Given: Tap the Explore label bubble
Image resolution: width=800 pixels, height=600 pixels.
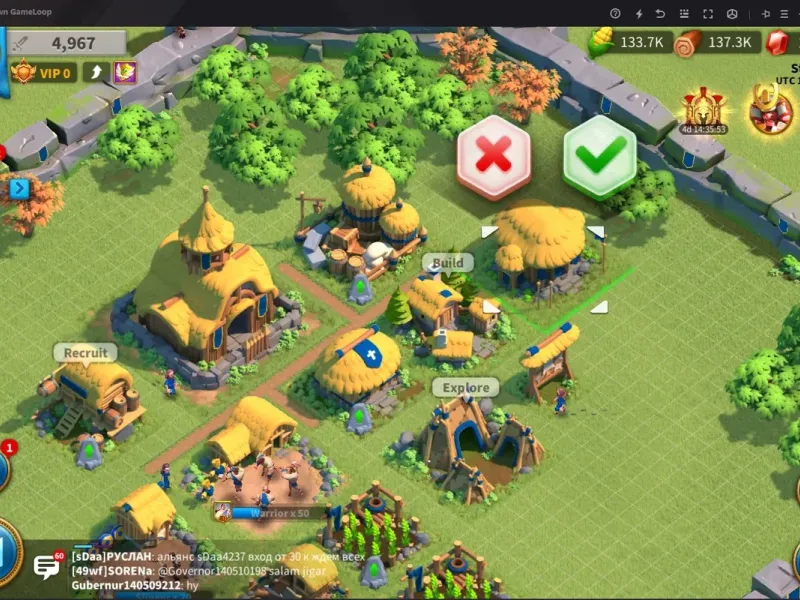Looking at the screenshot, I should coord(465,387).
